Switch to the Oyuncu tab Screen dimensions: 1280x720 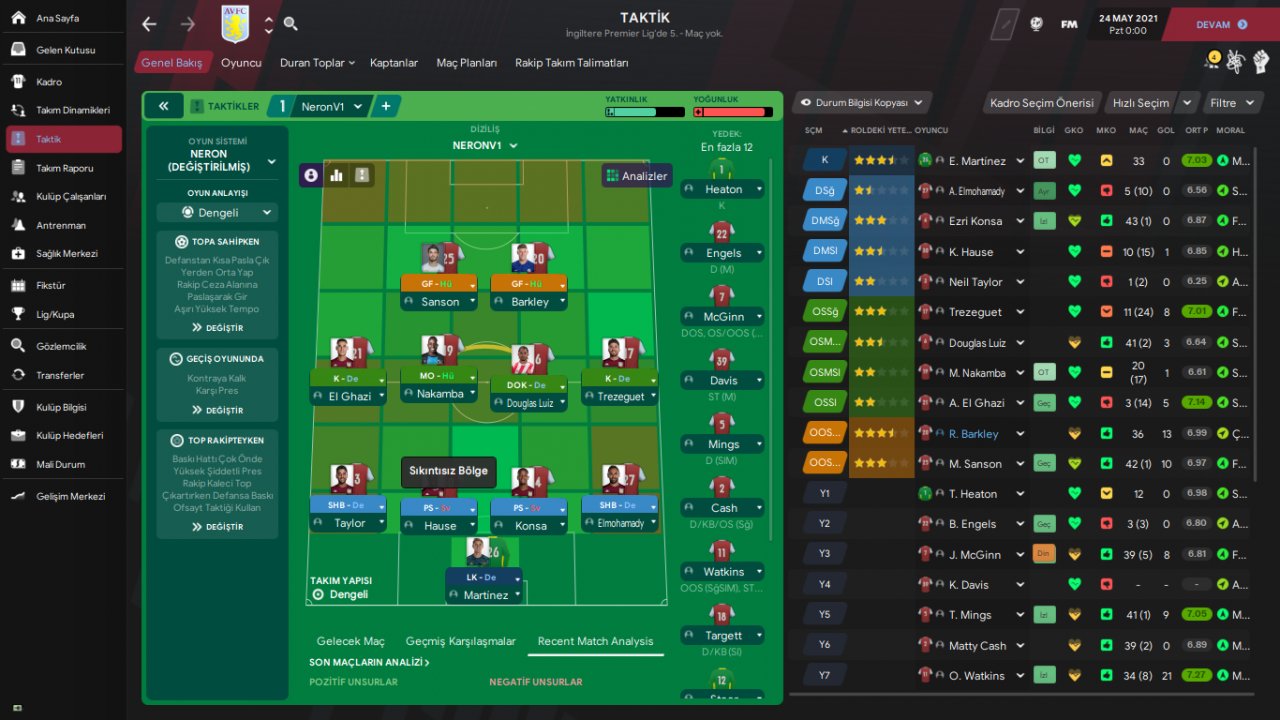(x=241, y=63)
